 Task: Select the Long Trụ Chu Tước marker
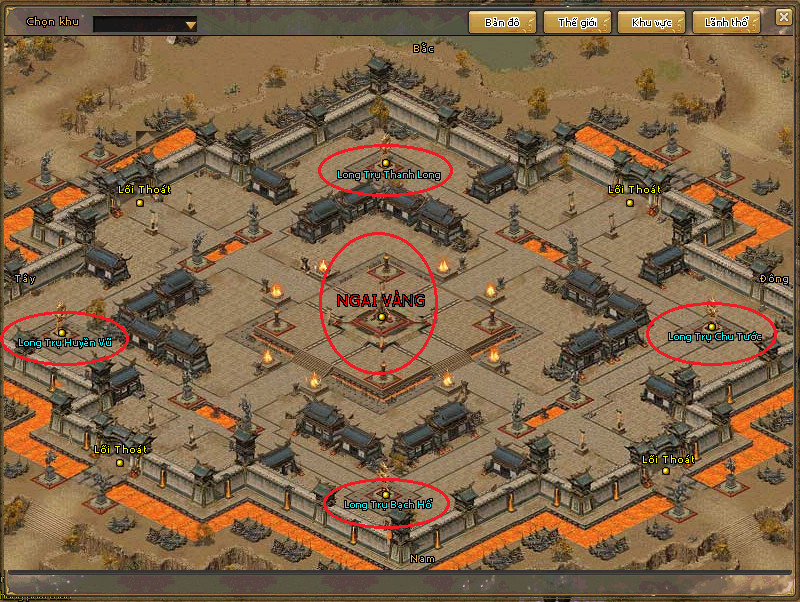[x=711, y=326]
